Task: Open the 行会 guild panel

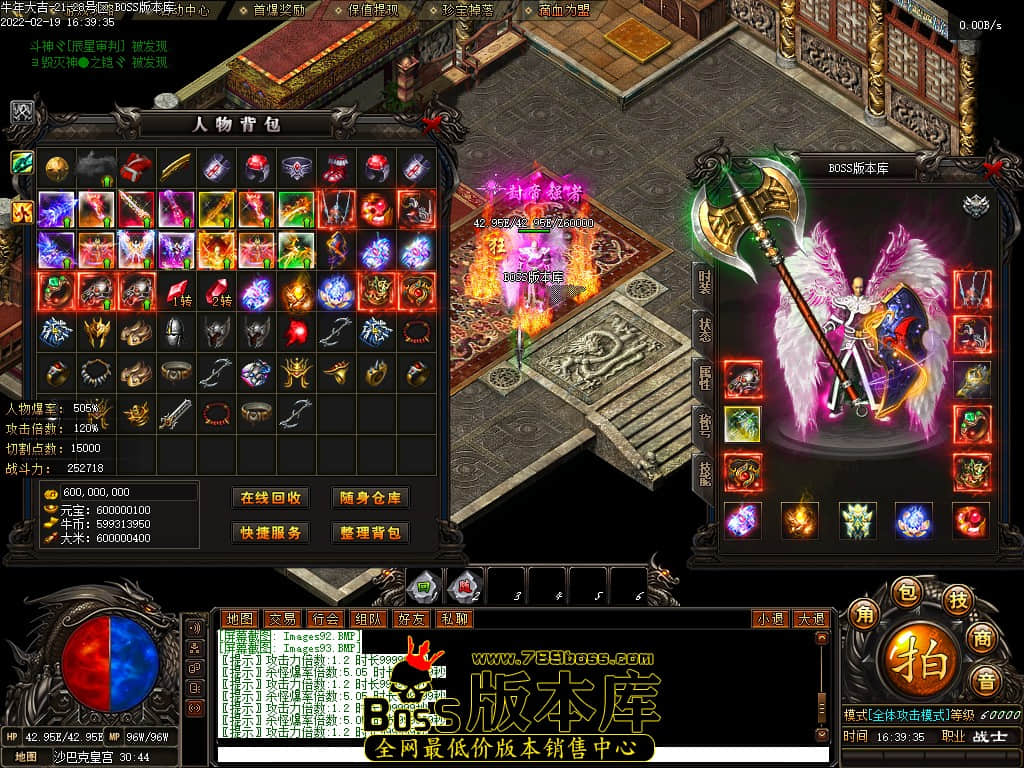Action: [325, 619]
